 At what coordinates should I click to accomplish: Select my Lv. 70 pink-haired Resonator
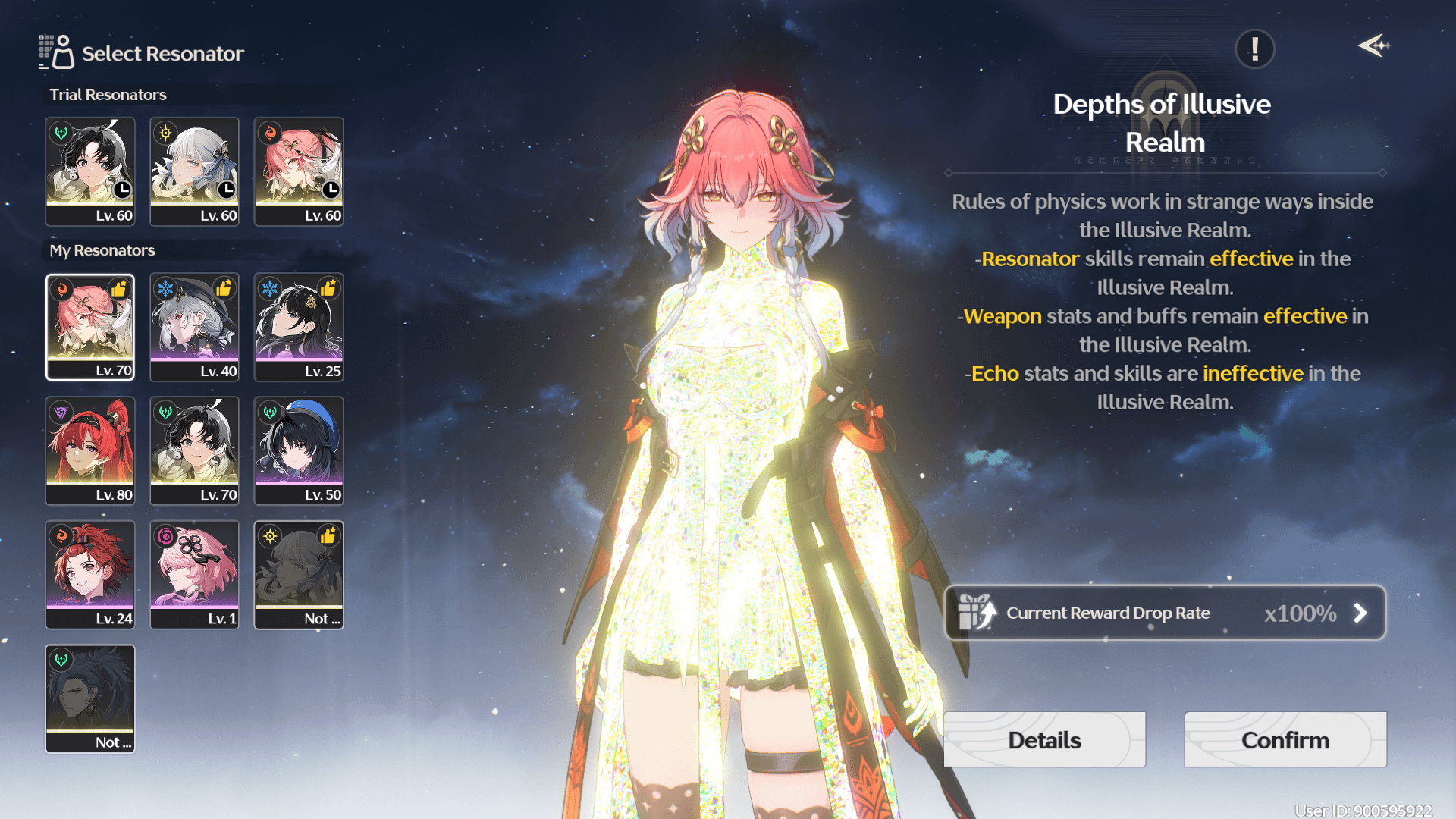tap(90, 327)
